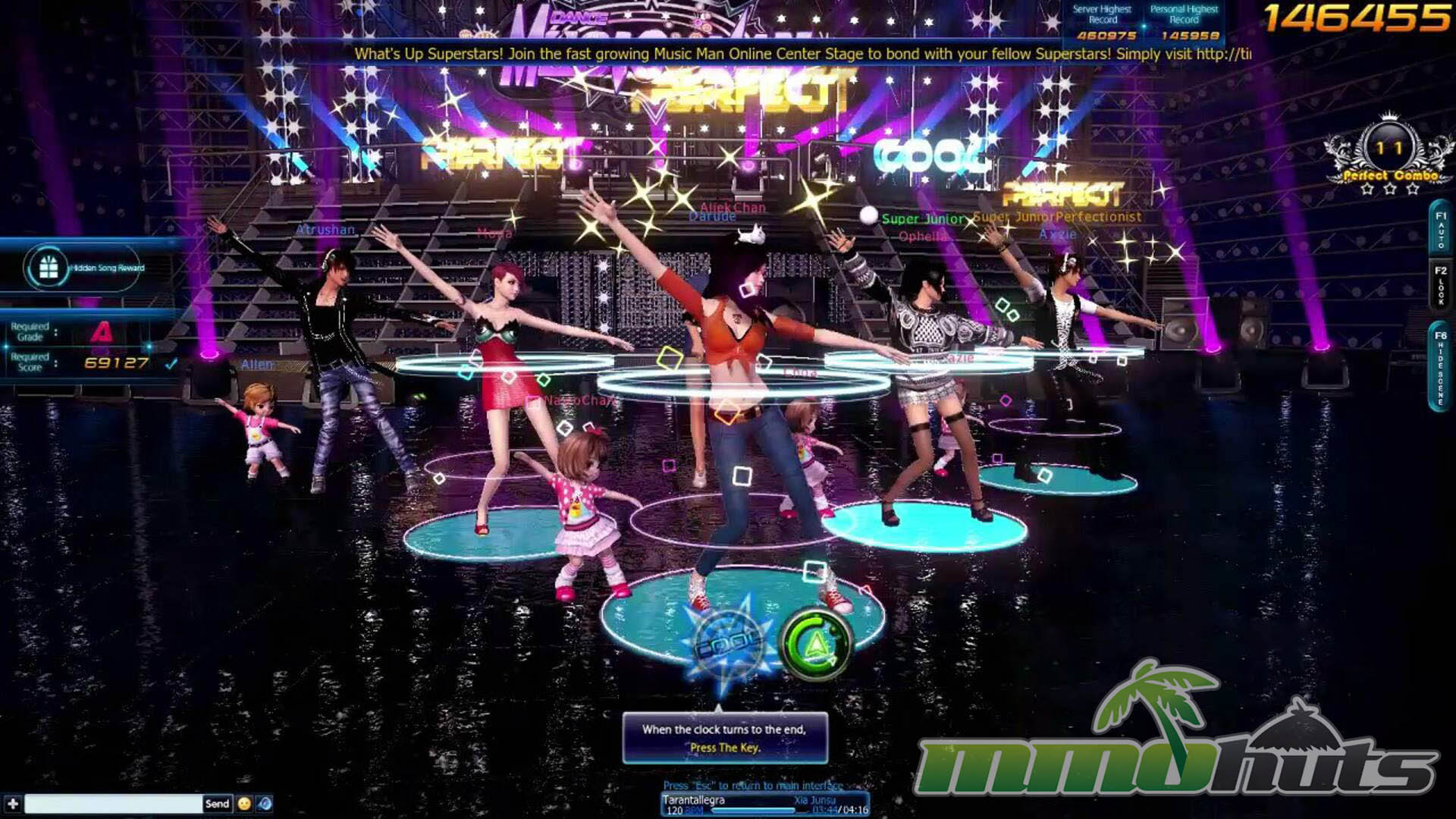Click the chat text input box
Image resolution: width=1456 pixels, height=819 pixels.
114,804
